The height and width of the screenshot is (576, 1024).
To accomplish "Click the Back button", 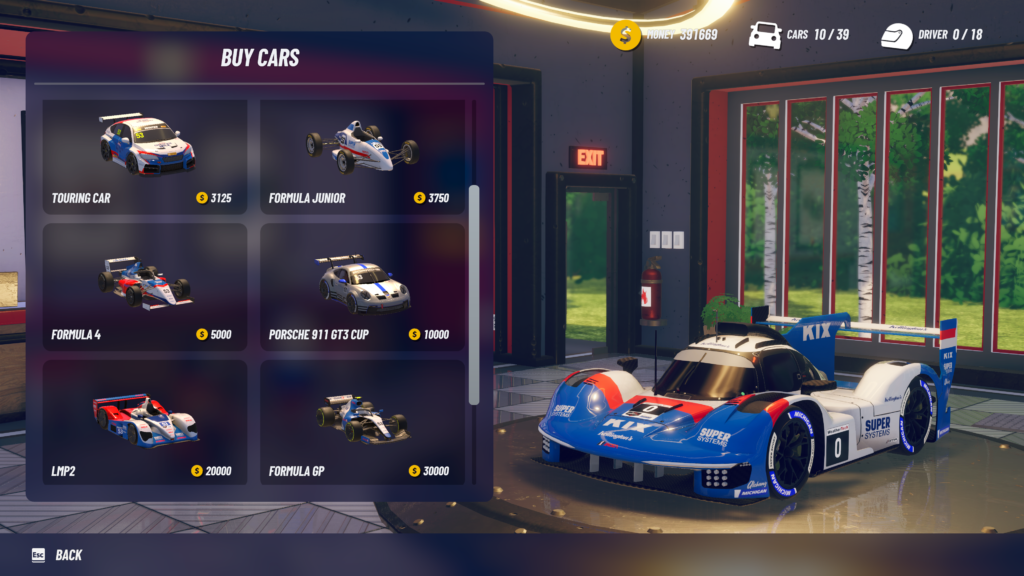I will pyautogui.click(x=58, y=555).
